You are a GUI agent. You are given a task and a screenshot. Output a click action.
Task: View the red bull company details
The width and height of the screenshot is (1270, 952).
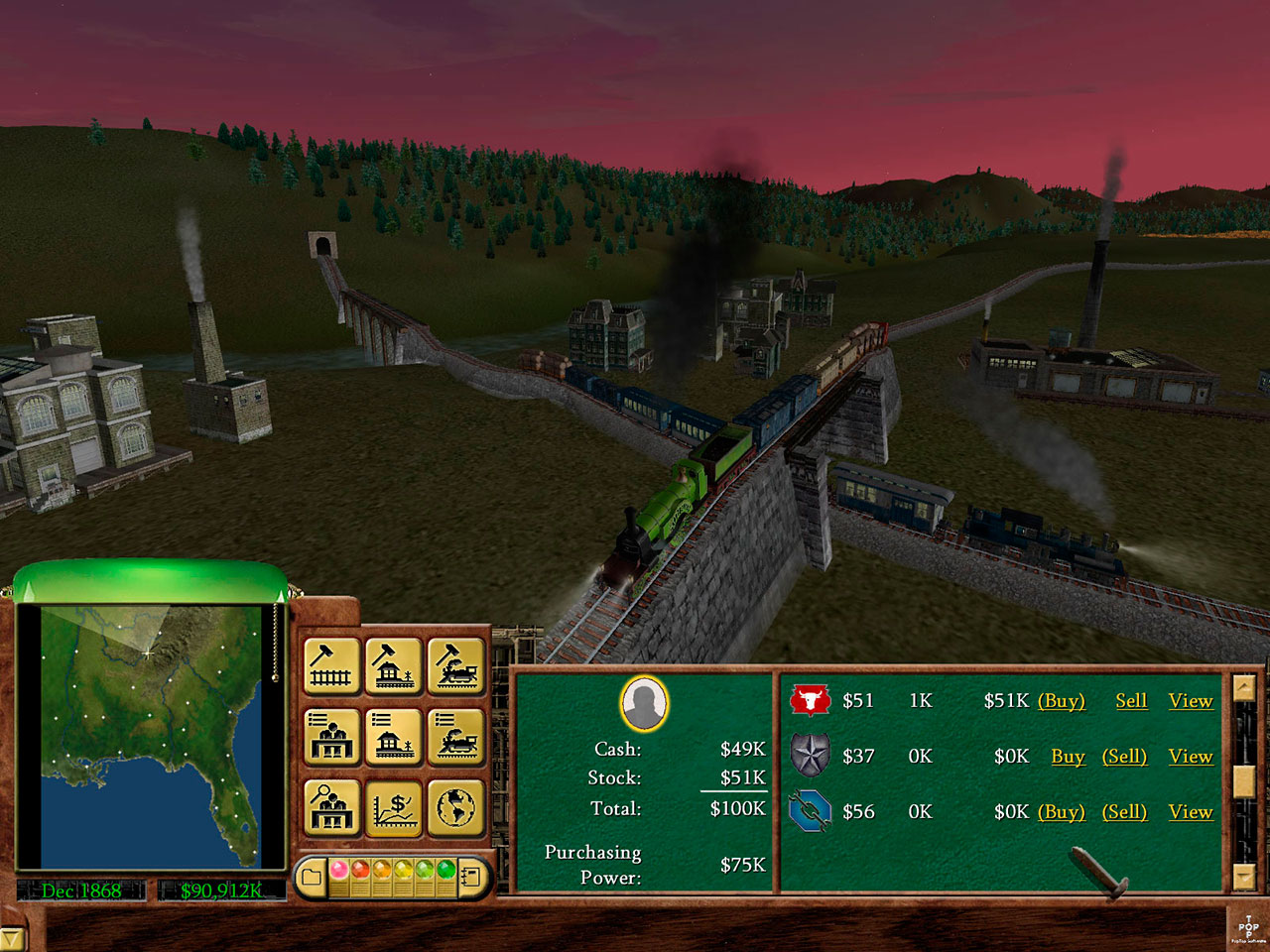(1190, 701)
